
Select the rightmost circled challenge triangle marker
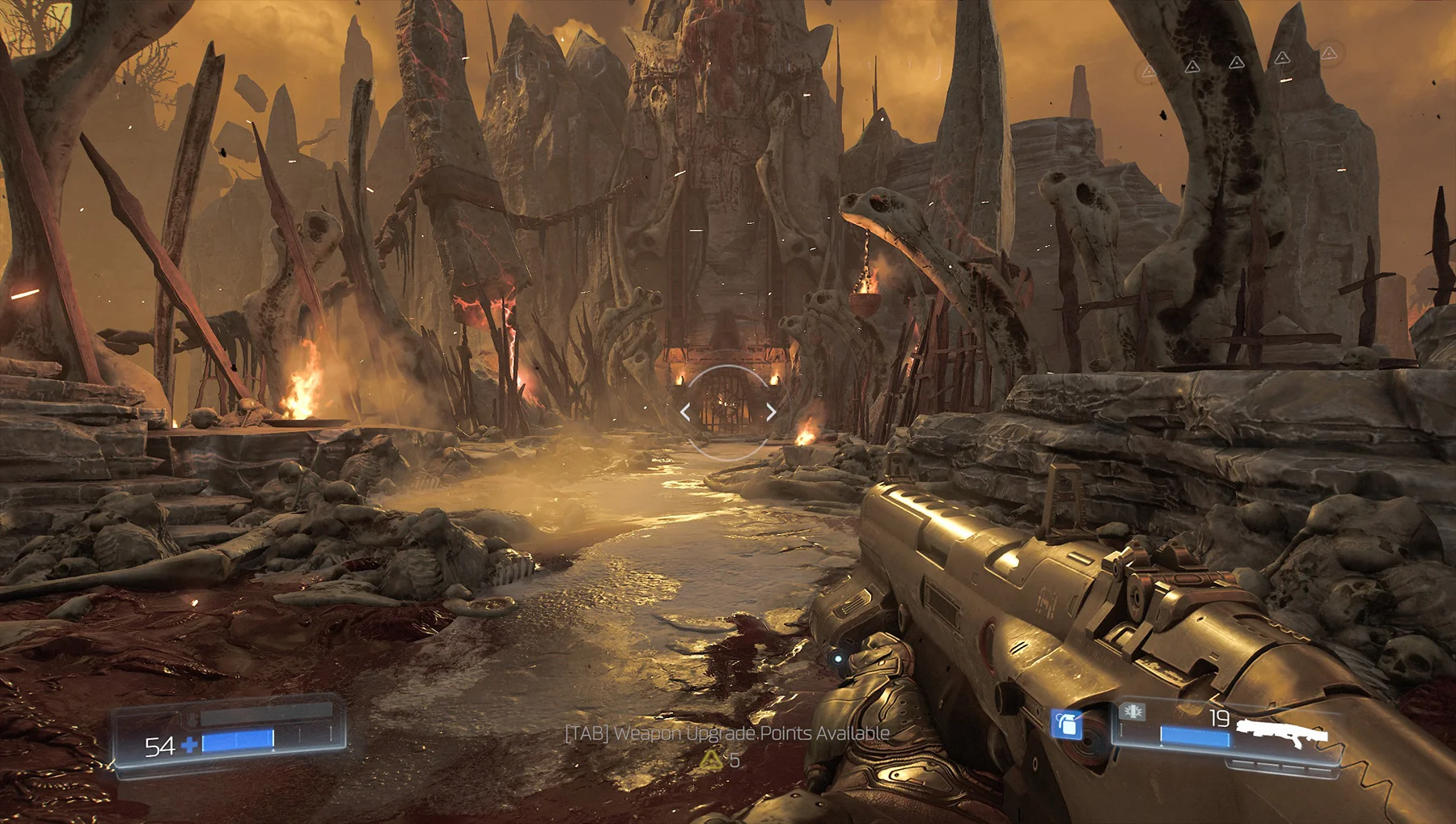[1329, 53]
